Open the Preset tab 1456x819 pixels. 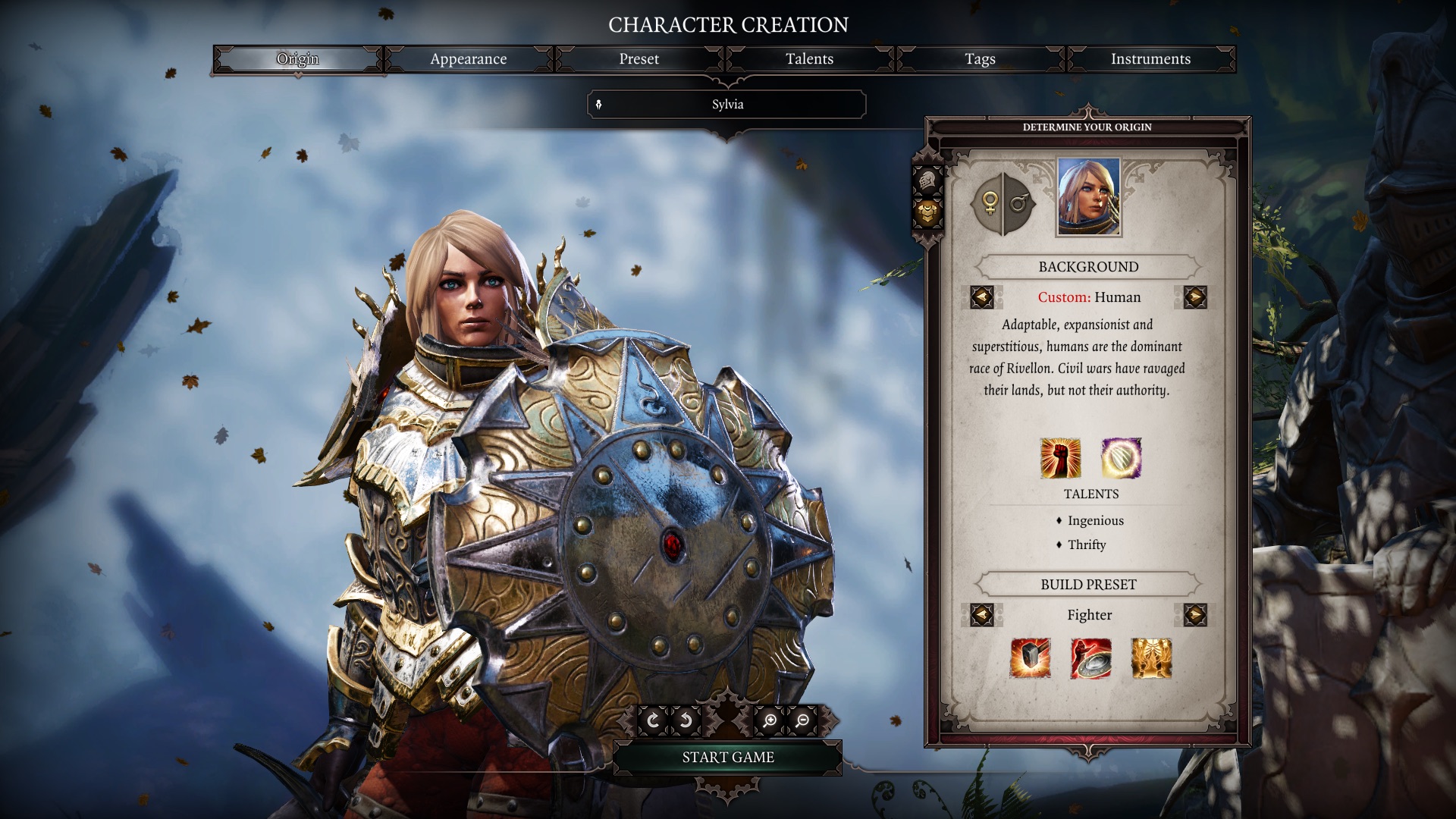[639, 59]
